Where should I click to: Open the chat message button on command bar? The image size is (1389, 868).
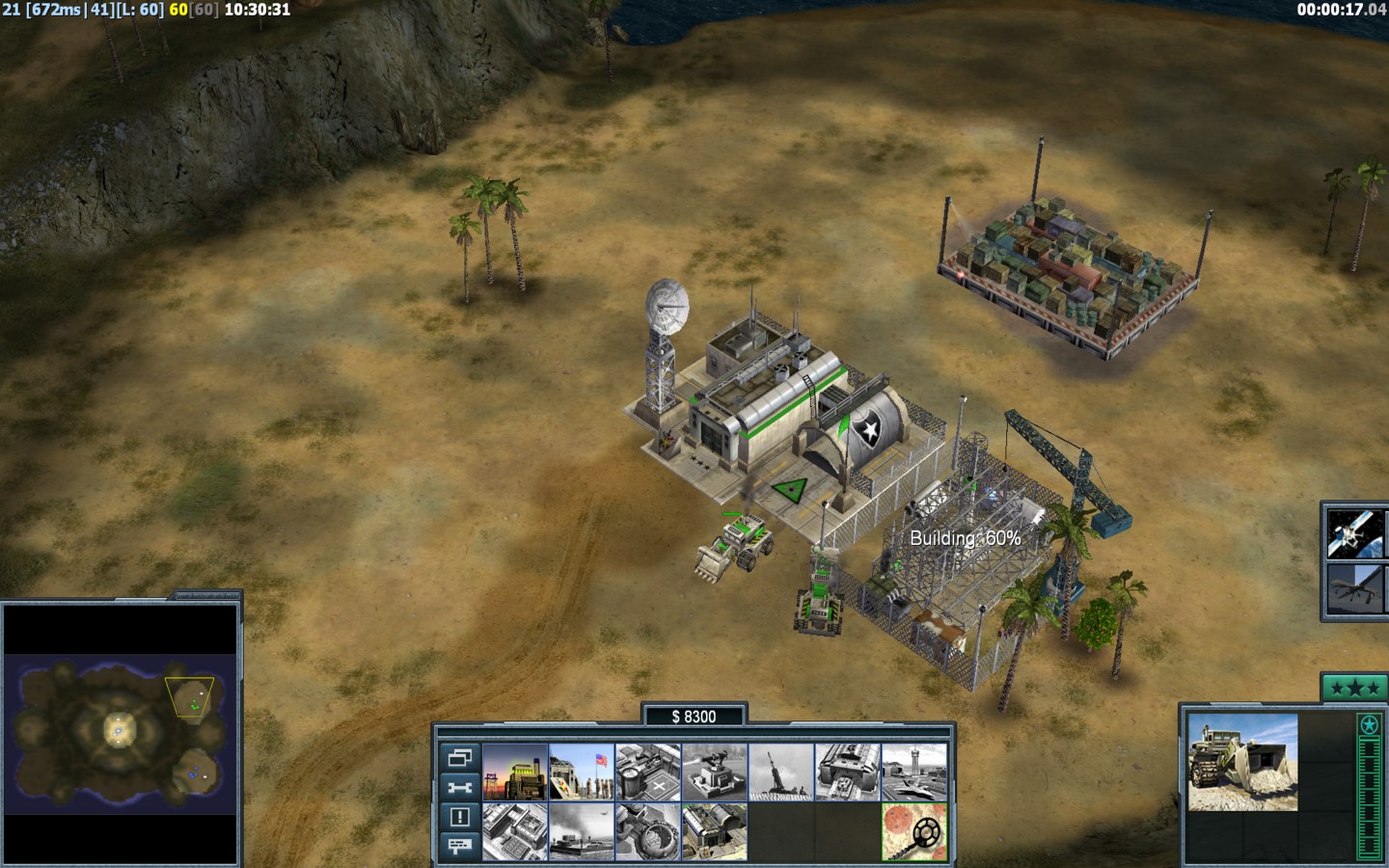tap(459, 846)
